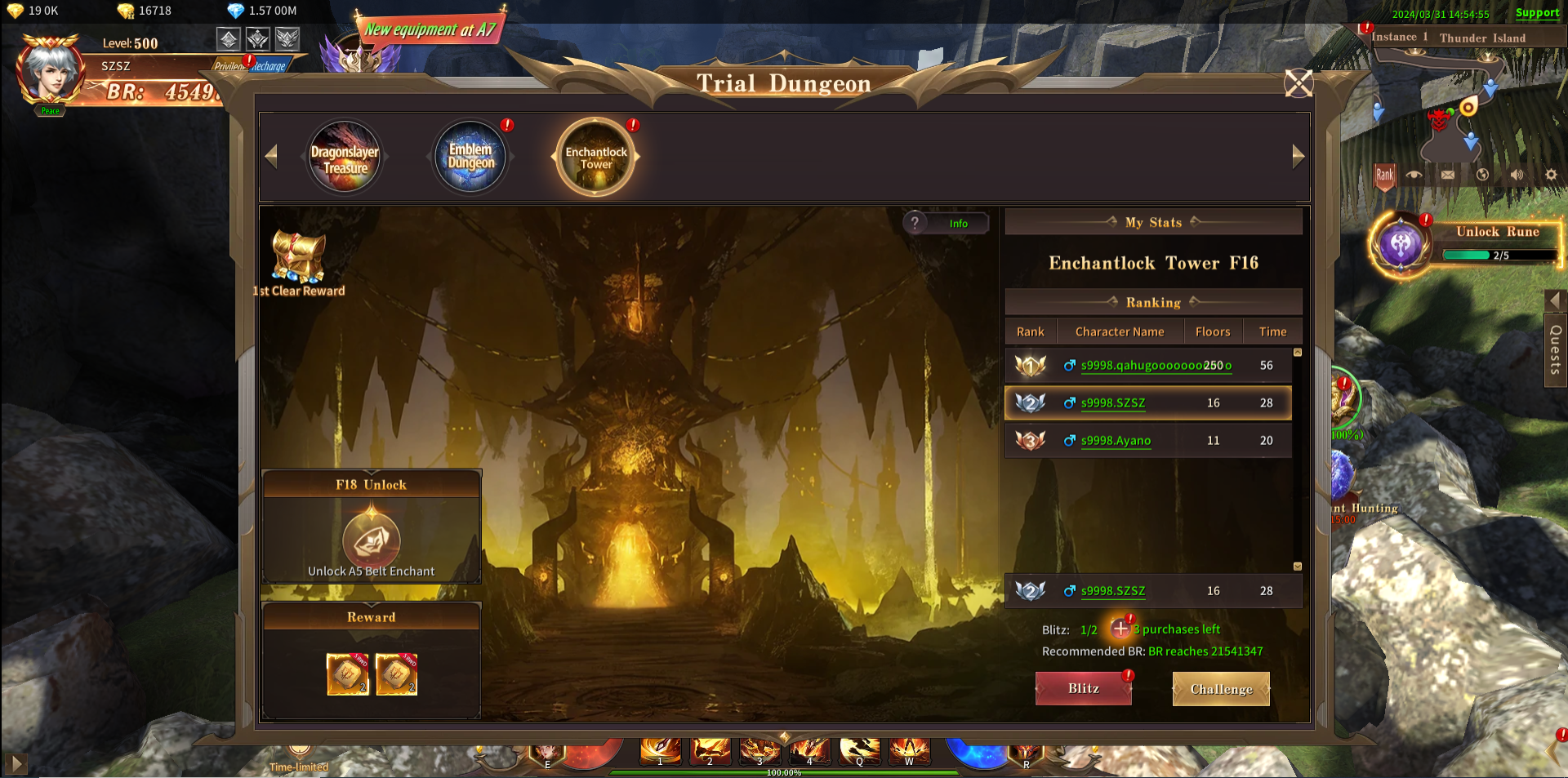Viewport: 1568px width, 778px height.
Task: Open the Recharge shop
Action: pos(269,66)
